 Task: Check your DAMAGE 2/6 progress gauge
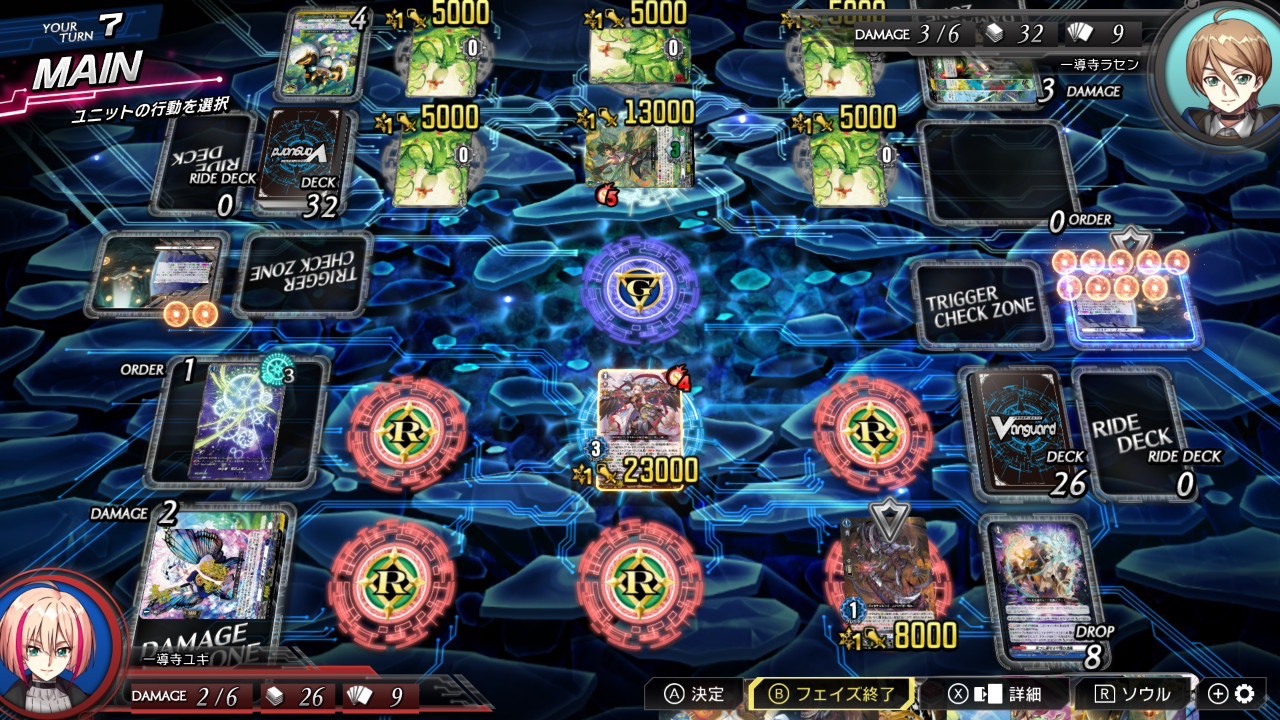[187, 696]
